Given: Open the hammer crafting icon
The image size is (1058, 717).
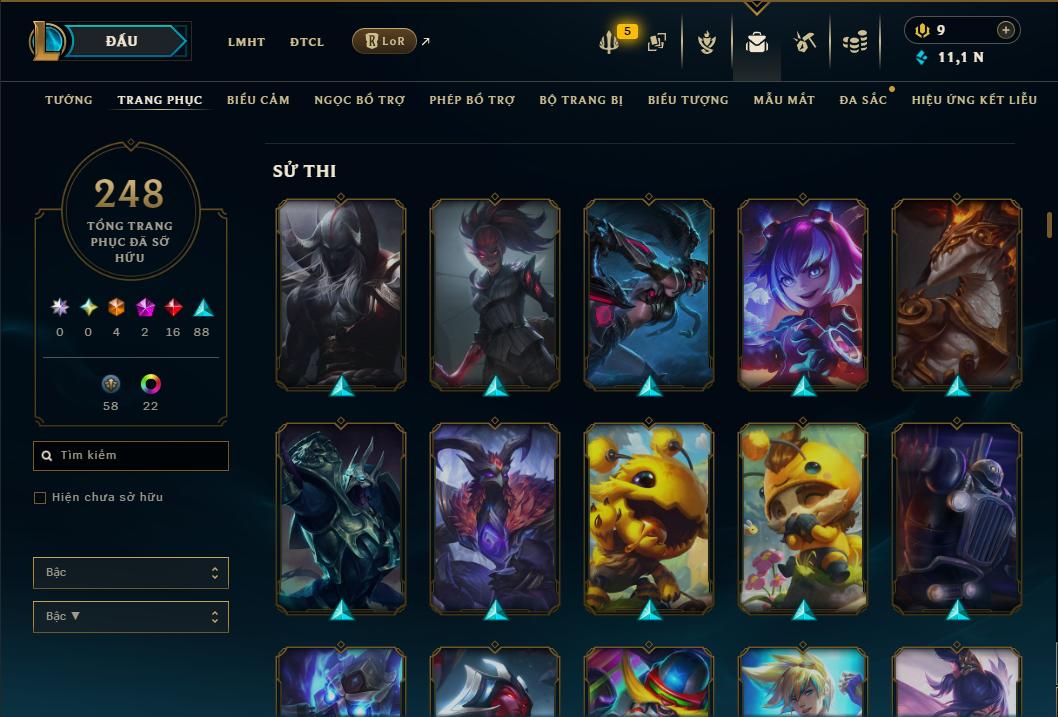Looking at the screenshot, I should 805,42.
